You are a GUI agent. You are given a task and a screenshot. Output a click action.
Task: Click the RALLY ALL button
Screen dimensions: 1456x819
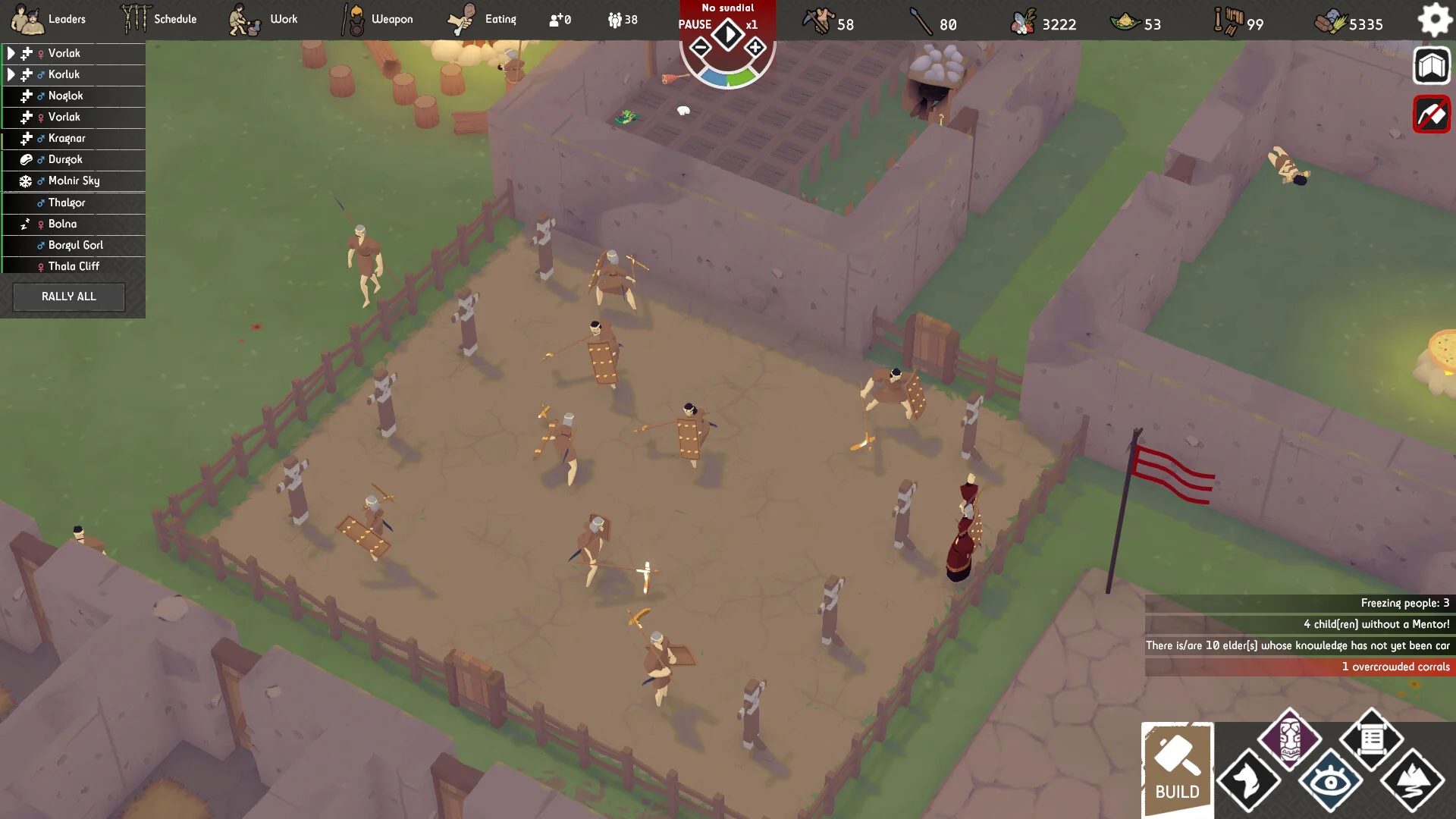(69, 297)
